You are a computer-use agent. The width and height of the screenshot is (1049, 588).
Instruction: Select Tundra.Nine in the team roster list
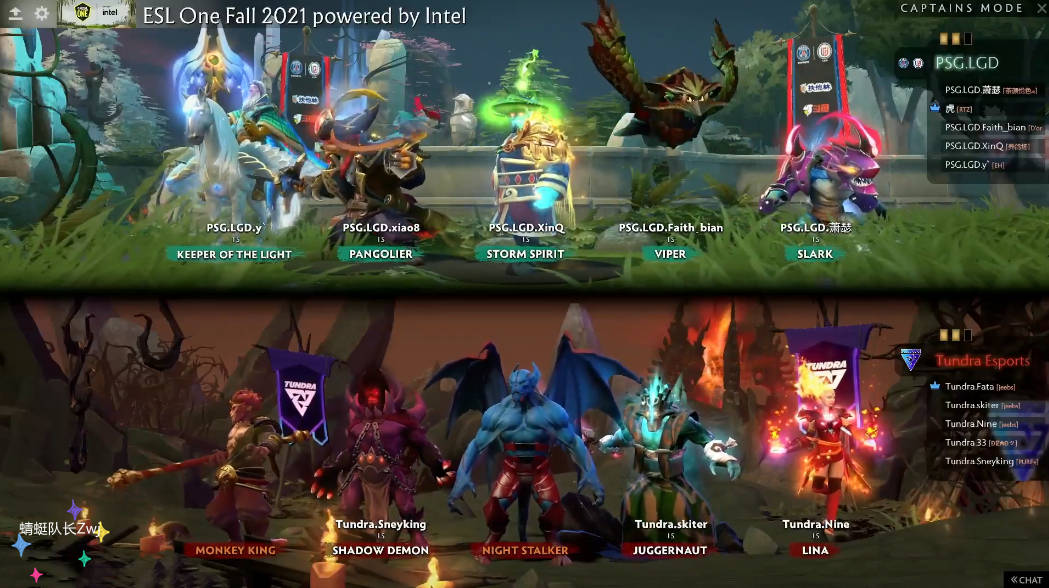tap(971, 424)
